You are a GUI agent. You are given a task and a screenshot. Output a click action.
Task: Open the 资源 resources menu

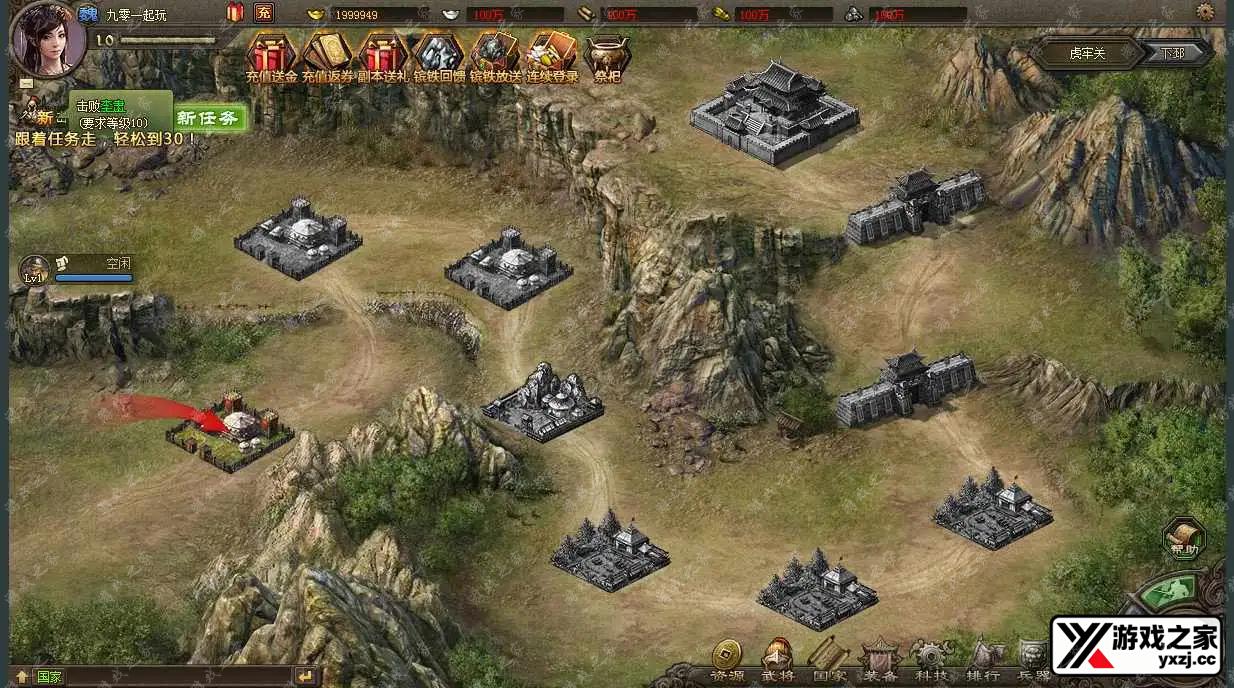click(x=727, y=660)
